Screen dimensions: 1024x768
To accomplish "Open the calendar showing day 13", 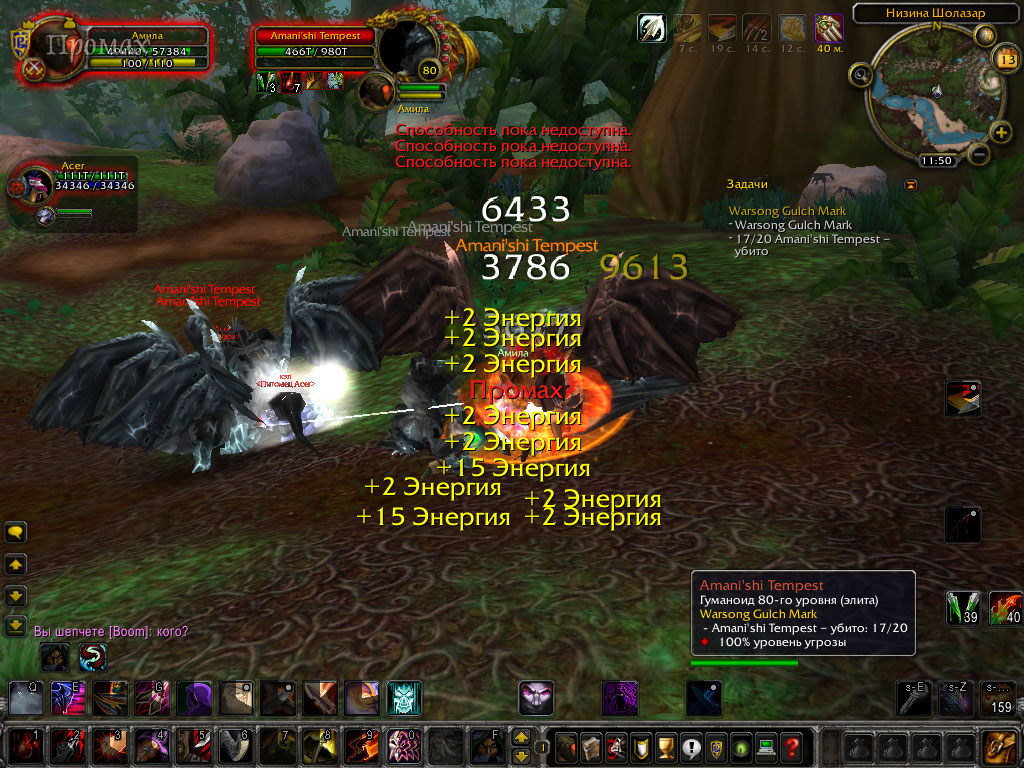I will coord(1007,59).
